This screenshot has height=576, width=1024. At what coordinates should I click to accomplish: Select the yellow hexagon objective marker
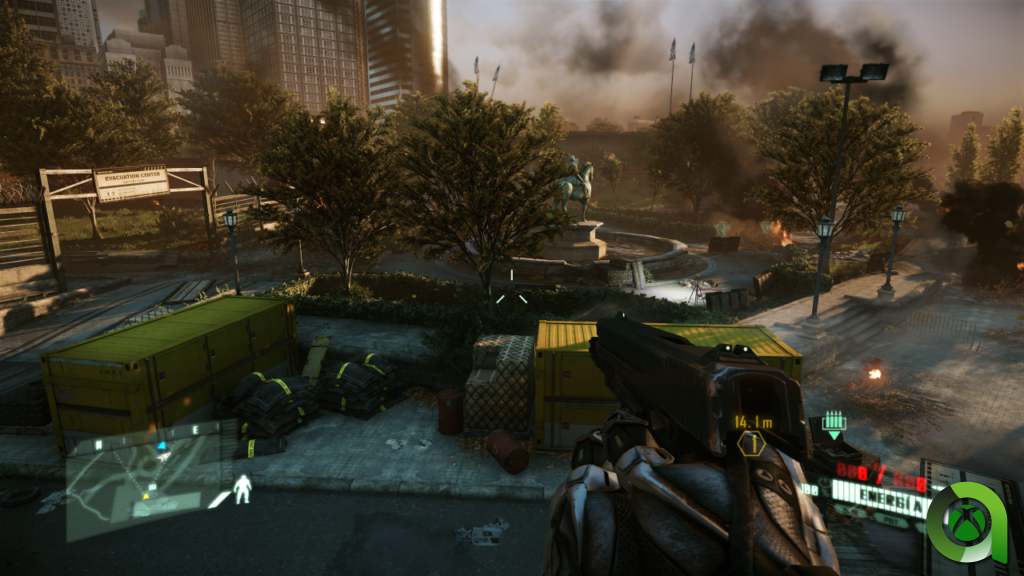(751, 445)
